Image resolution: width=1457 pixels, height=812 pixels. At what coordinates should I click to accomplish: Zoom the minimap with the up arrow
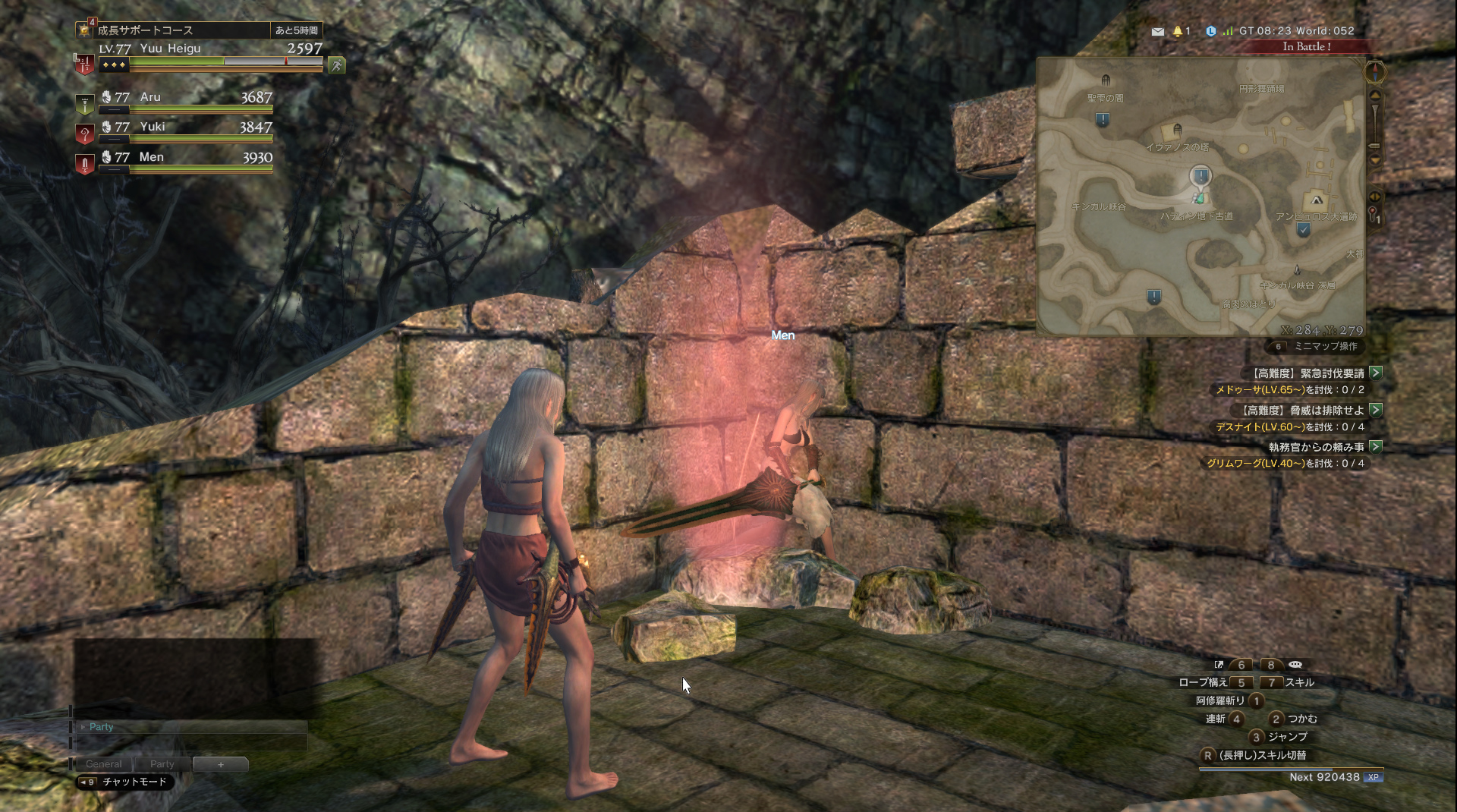pyautogui.click(x=1374, y=96)
